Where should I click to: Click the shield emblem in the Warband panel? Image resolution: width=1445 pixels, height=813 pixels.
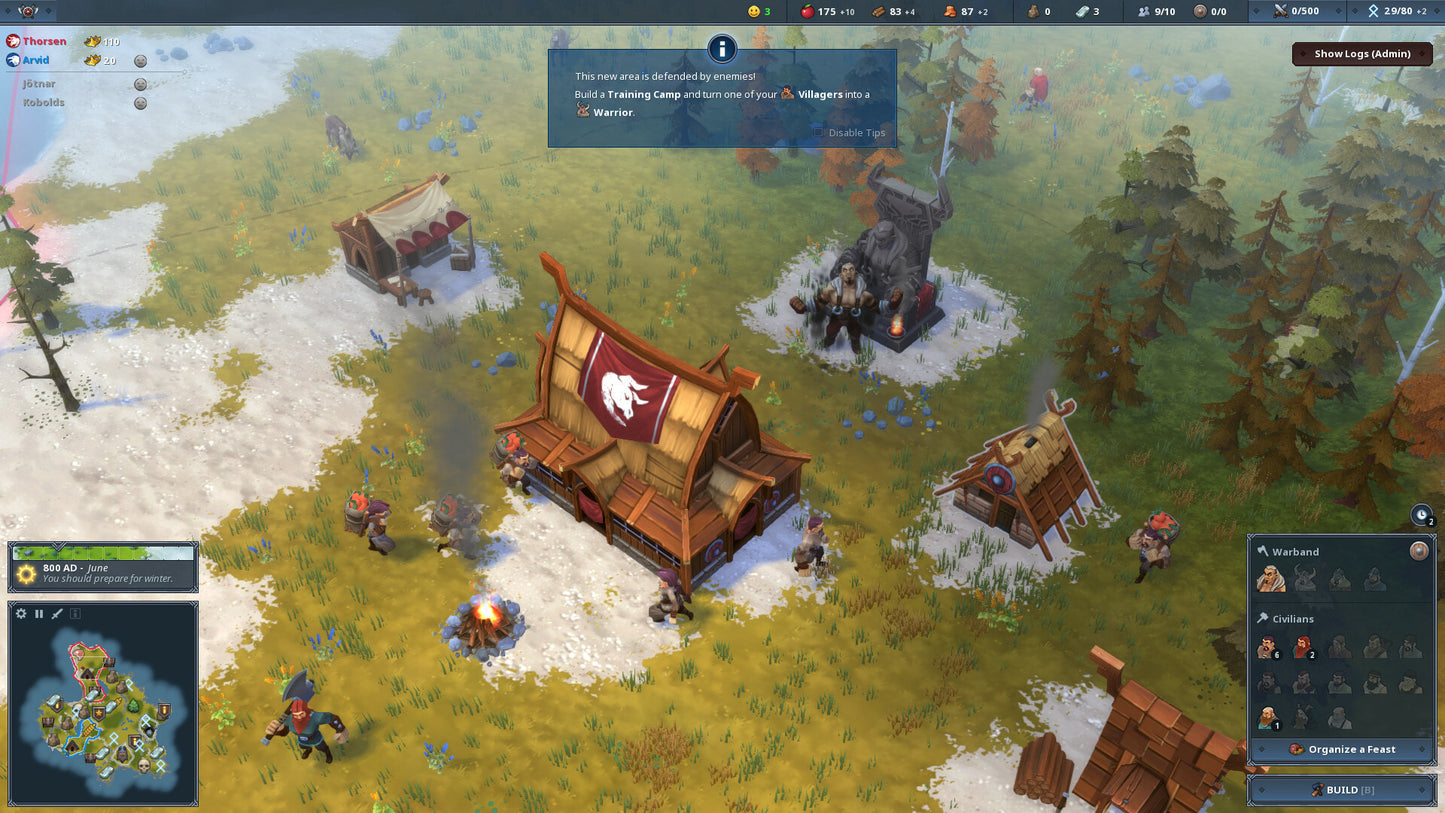(1418, 551)
